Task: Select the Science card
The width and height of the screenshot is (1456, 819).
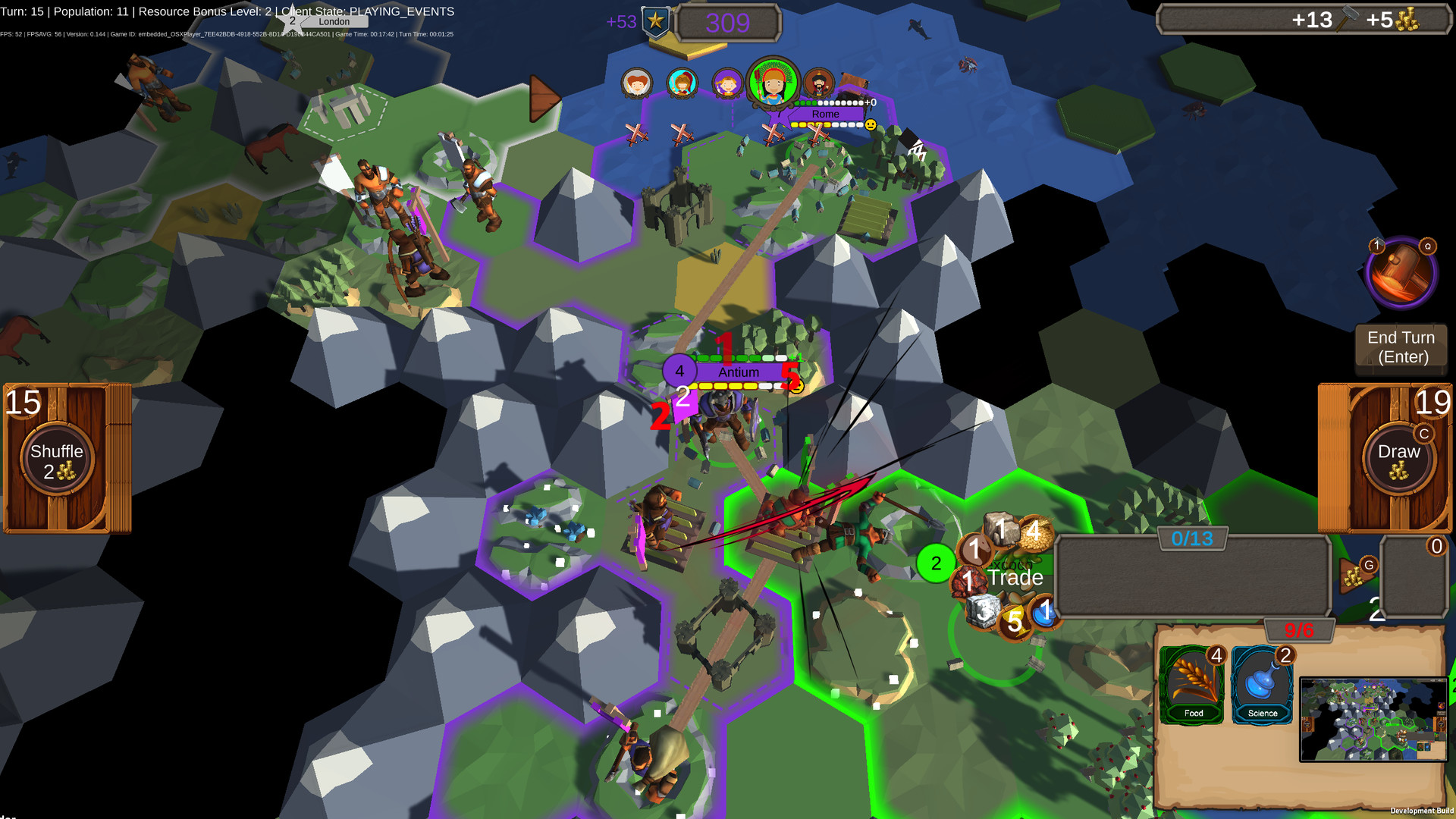Action: click(x=1262, y=682)
